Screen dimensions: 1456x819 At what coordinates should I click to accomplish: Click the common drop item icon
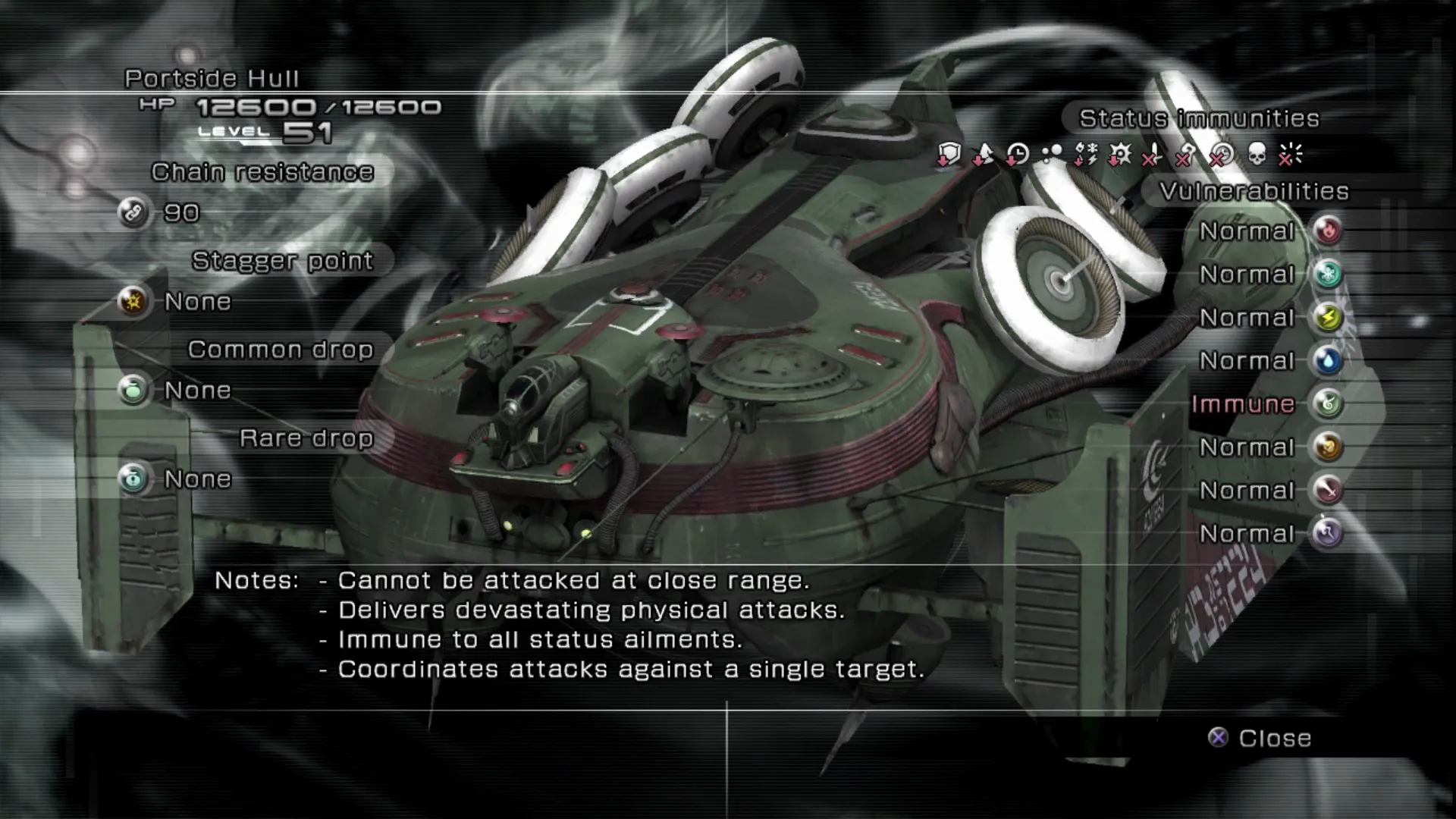coord(133,390)
